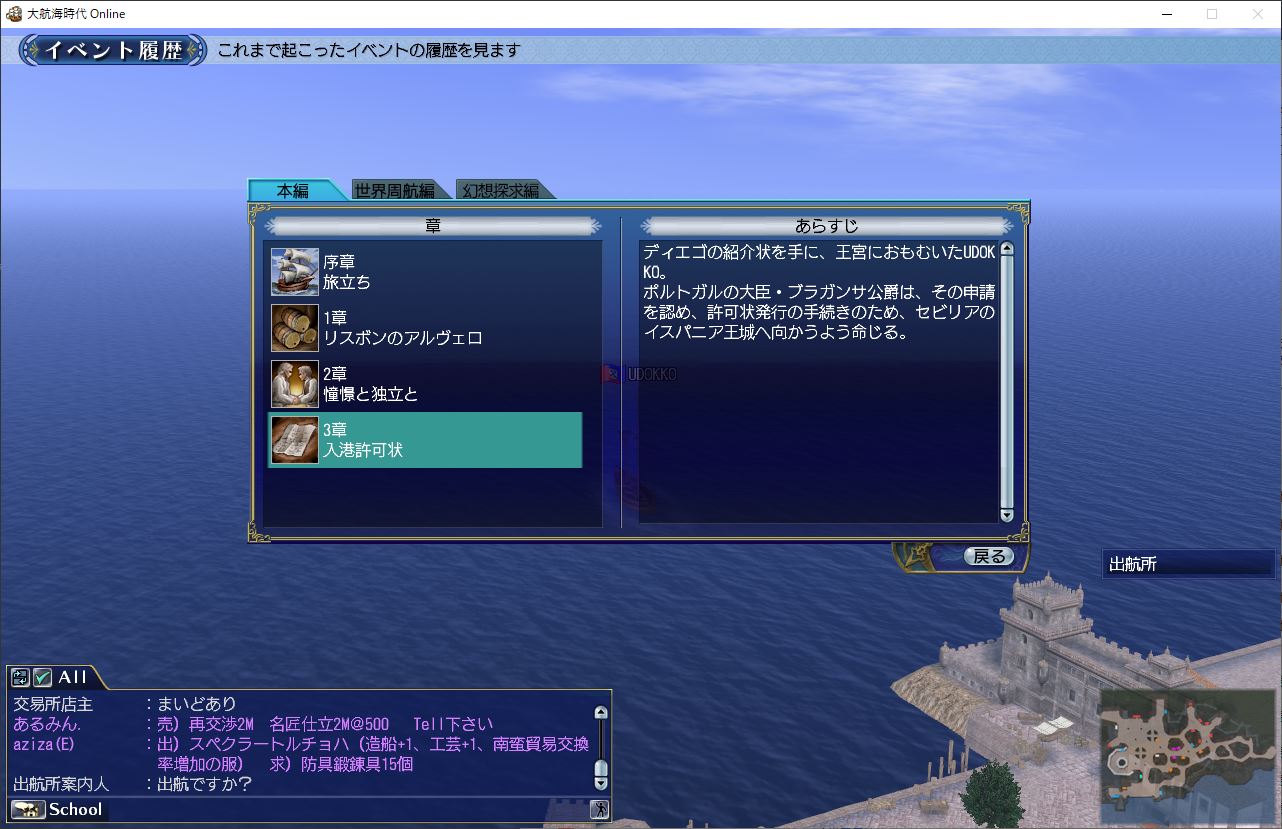This screenshot has height=829, width=1282.
Task: Click the 戻る back button
Action: (x=988, y=556)
